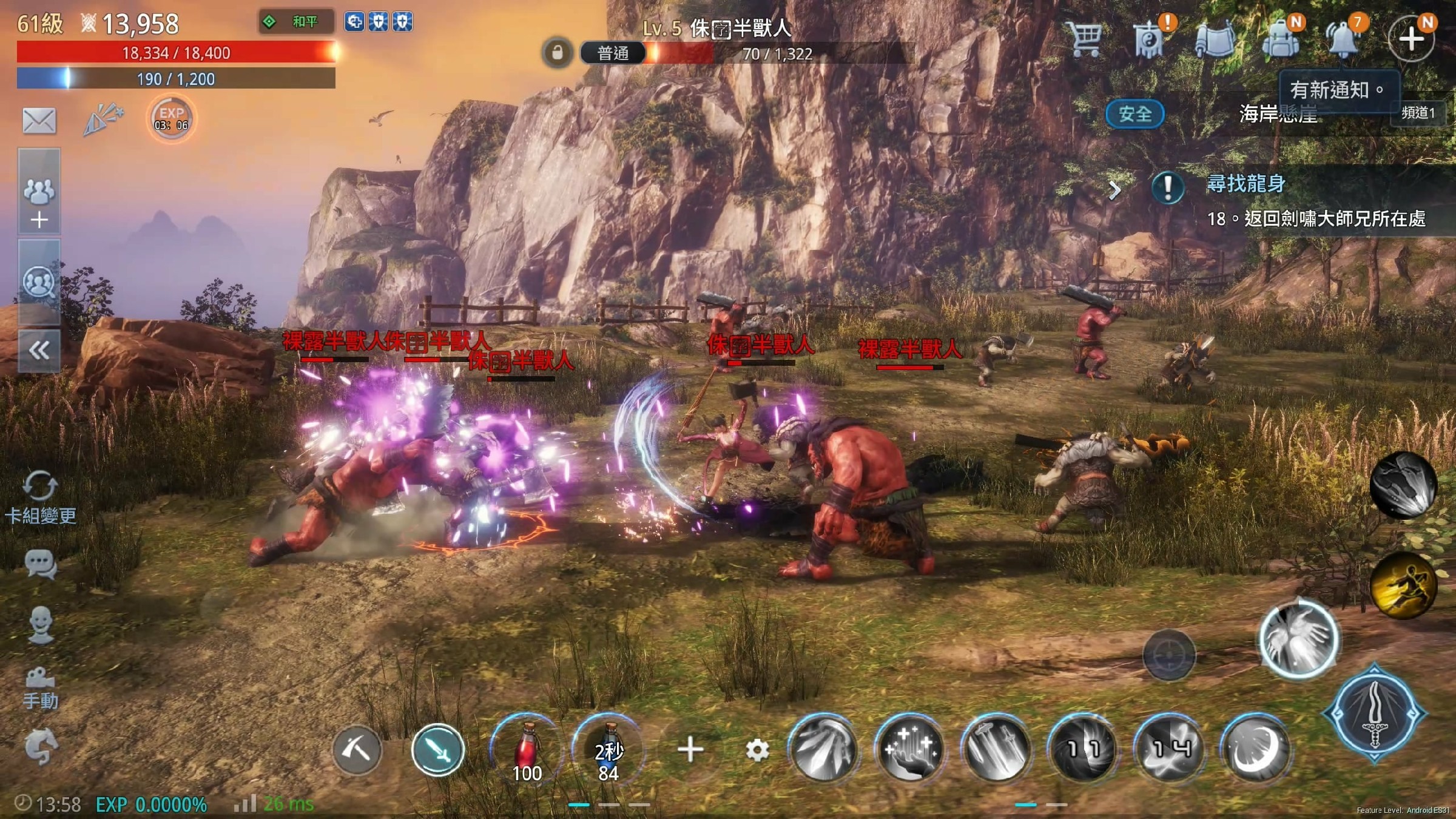Viewport: 1456px width, 819px height.
Task: Toggle the 和平 peace mode button
Action: click(x=296, y=22)
